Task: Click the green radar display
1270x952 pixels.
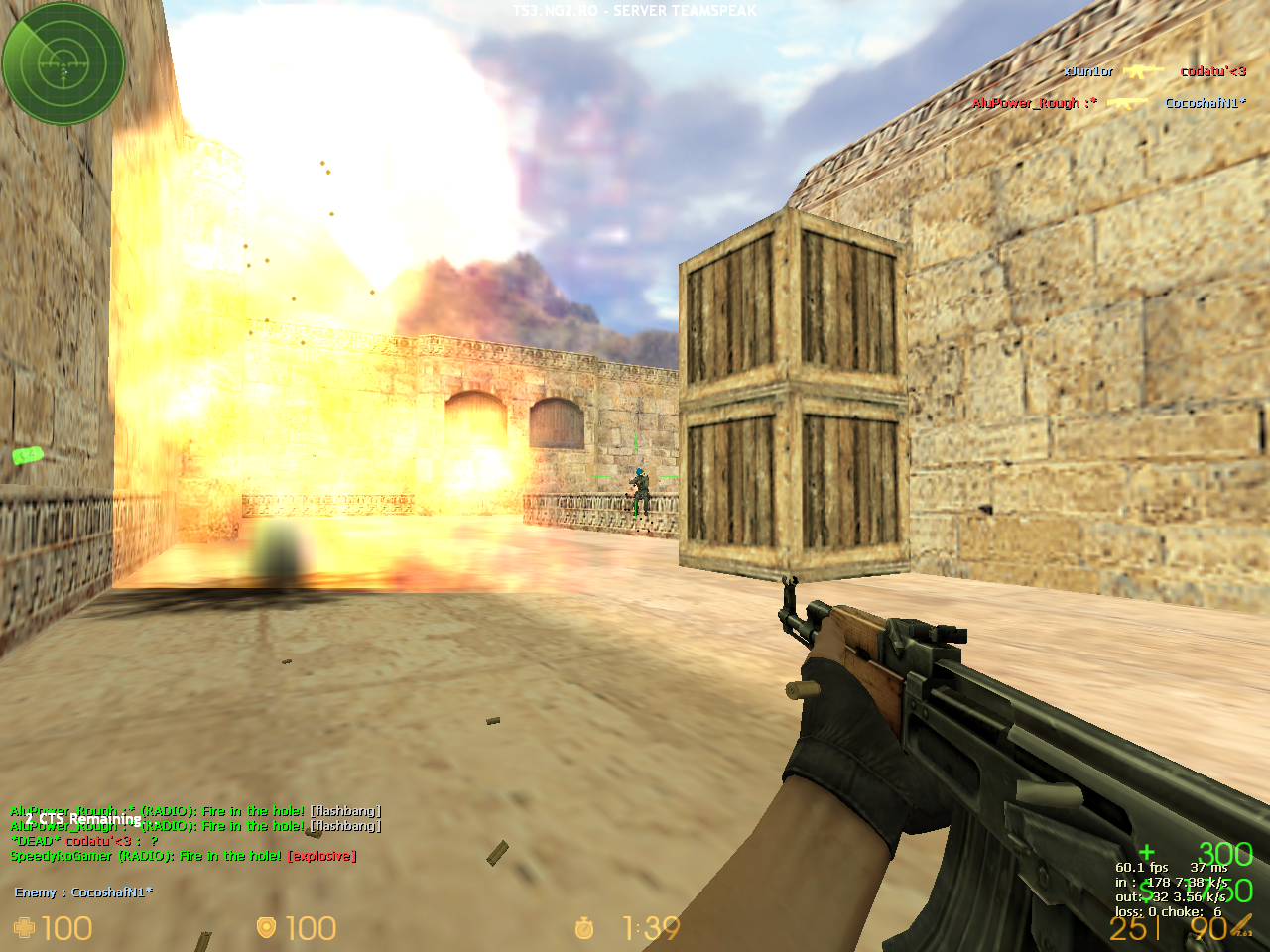Action: (x=63, y=63)
